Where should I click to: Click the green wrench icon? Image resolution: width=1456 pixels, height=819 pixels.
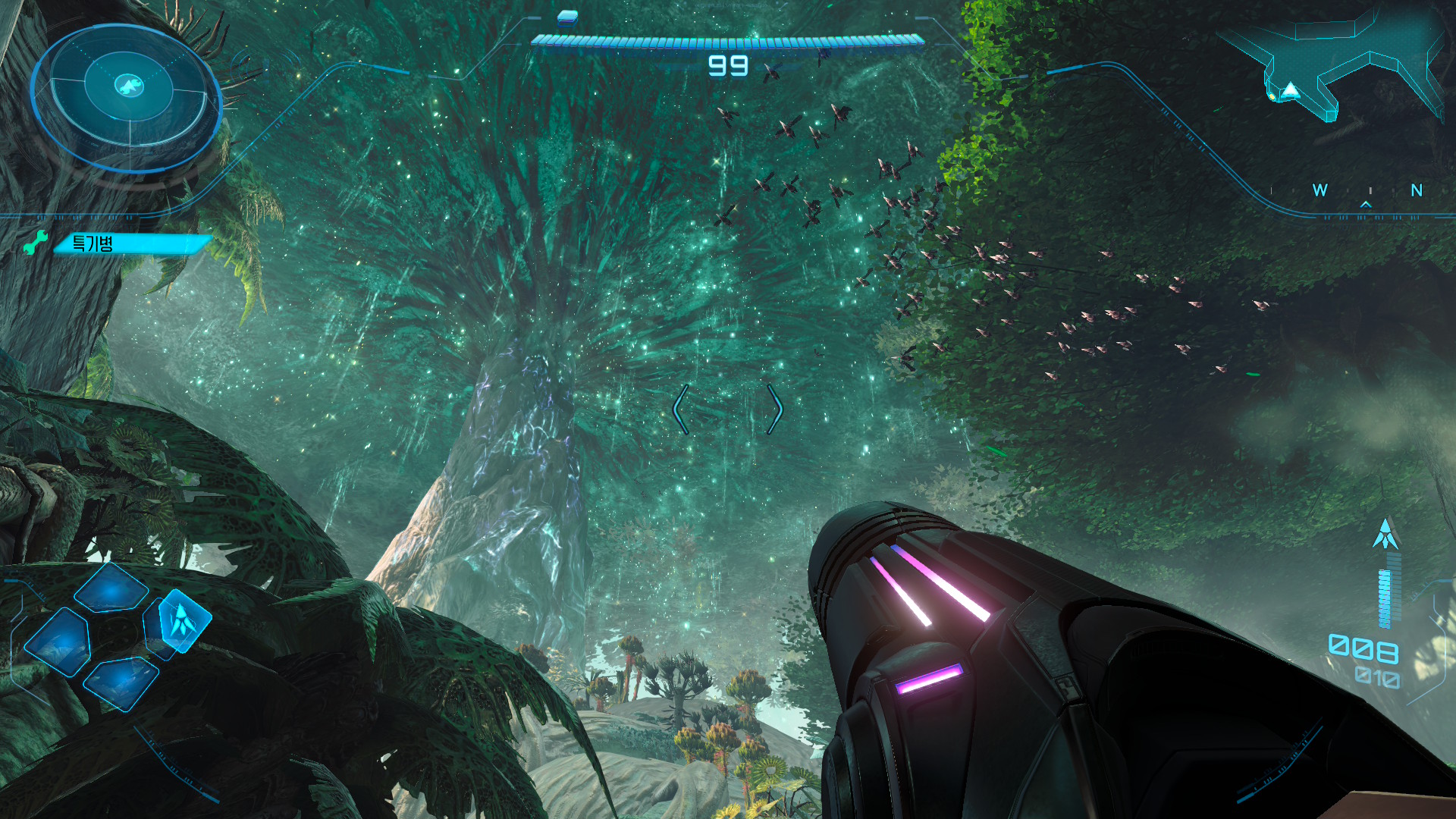click(36, 242)
